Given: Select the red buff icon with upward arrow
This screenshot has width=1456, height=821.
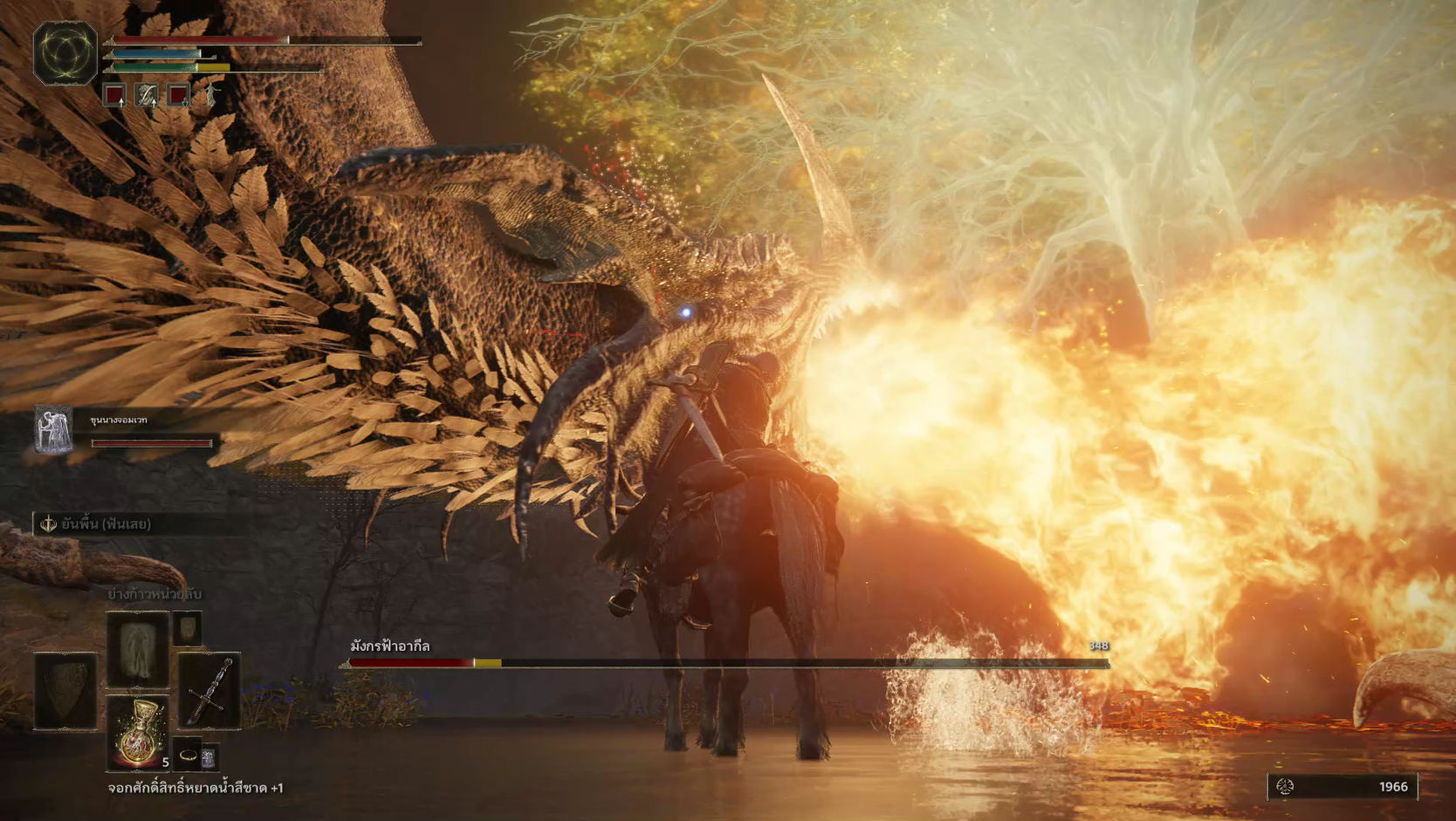Looking at the screenshot, I should pos(114,94).
